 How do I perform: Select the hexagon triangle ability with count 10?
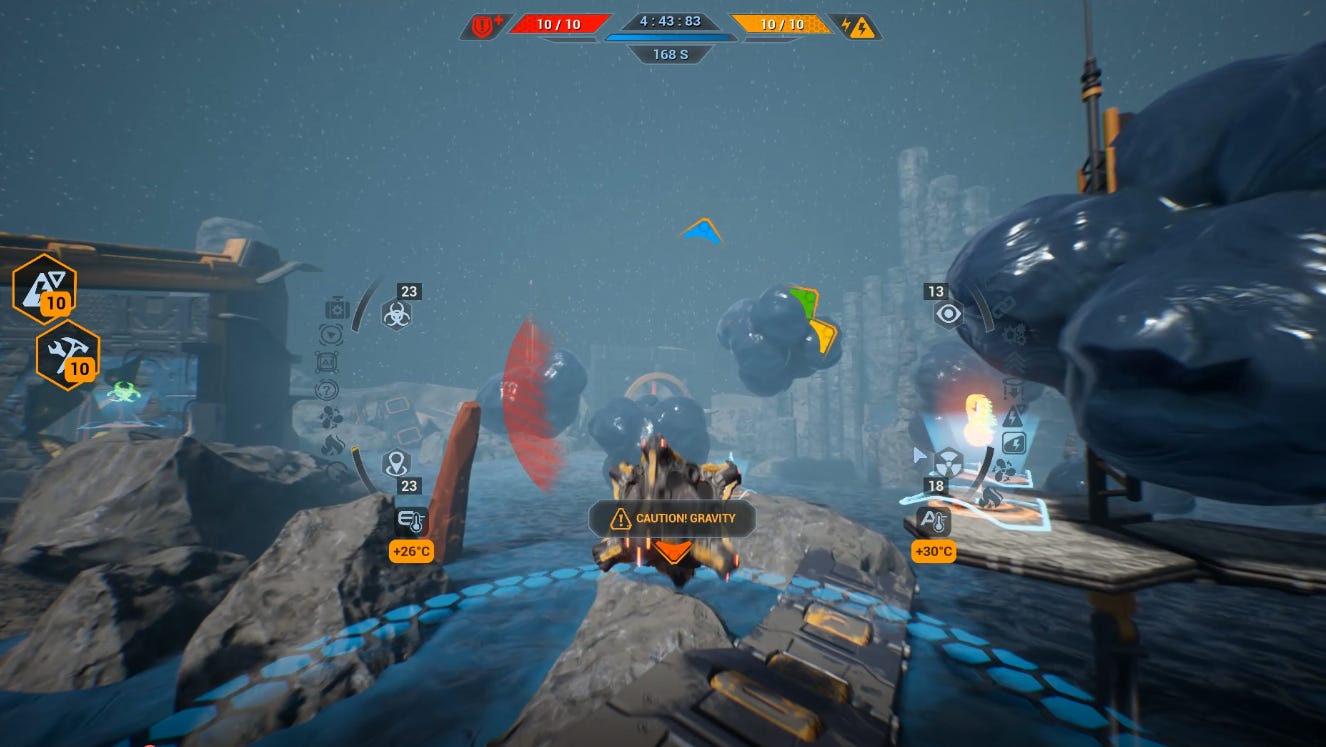44,289
